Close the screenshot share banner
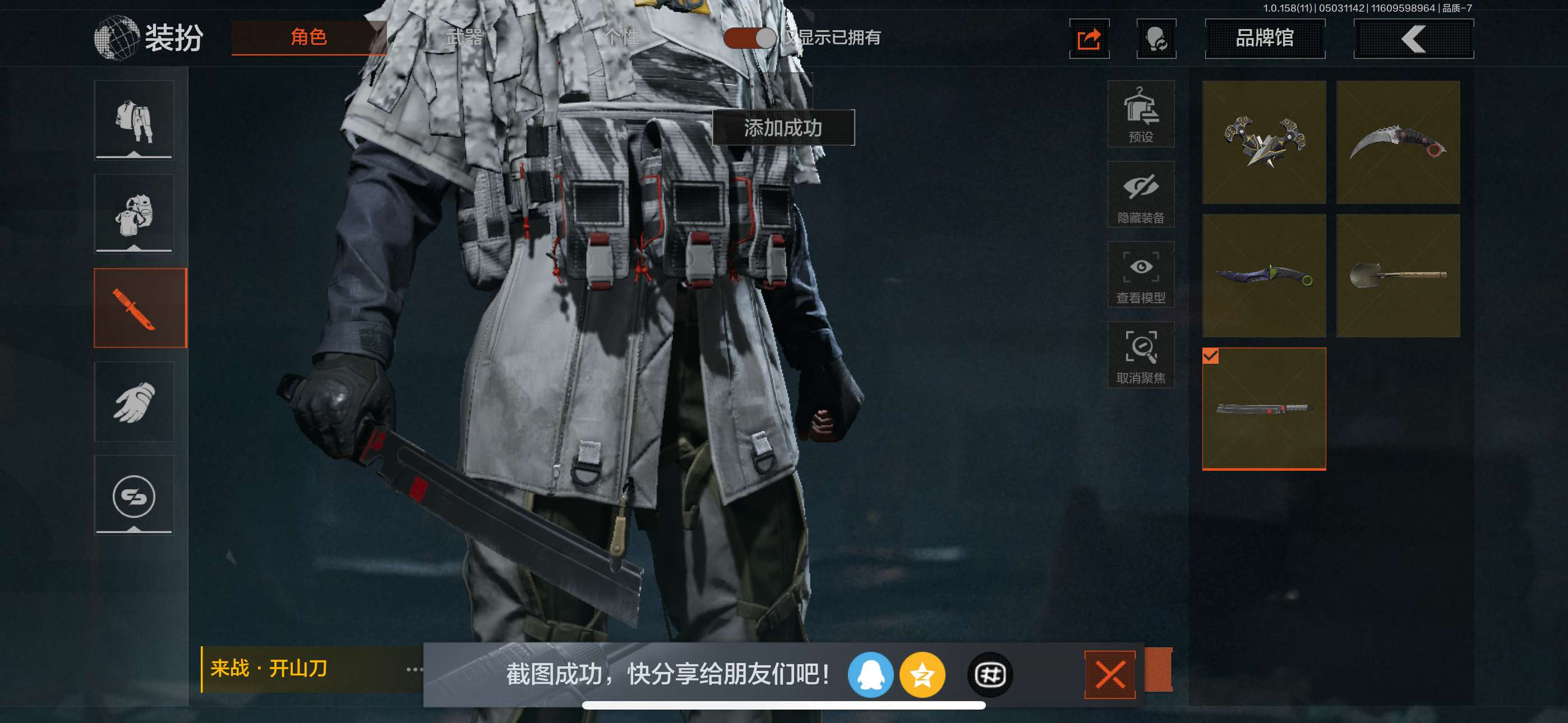Viewport: 1568px width, 723px height. tap(1109, 674)
